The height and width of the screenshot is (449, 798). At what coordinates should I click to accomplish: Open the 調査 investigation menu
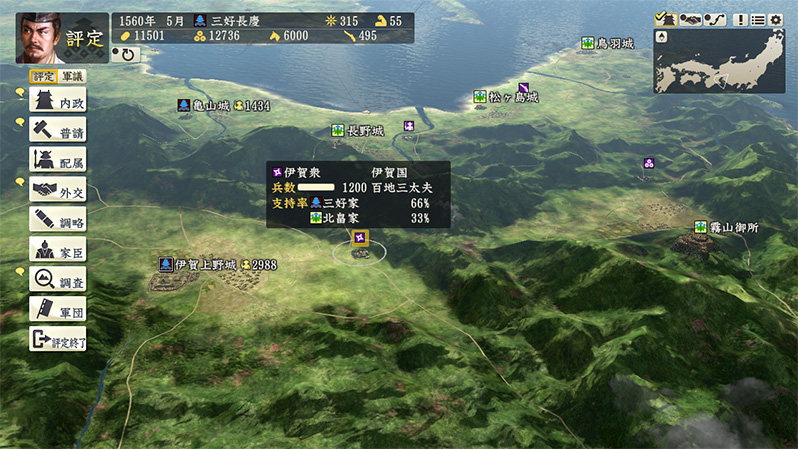(57, 279)
